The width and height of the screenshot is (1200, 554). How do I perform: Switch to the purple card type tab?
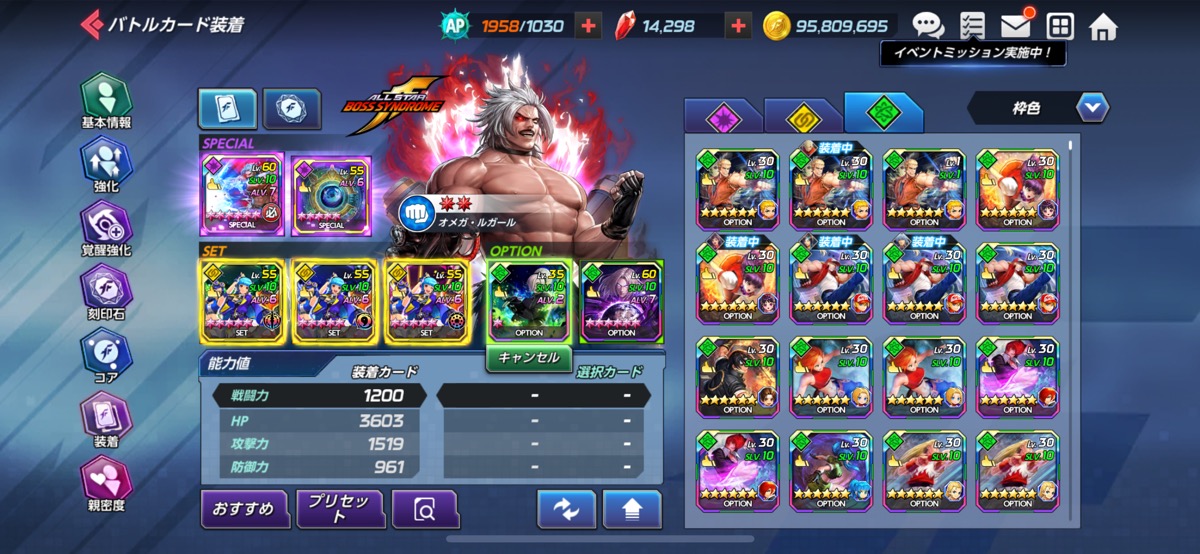720,118
